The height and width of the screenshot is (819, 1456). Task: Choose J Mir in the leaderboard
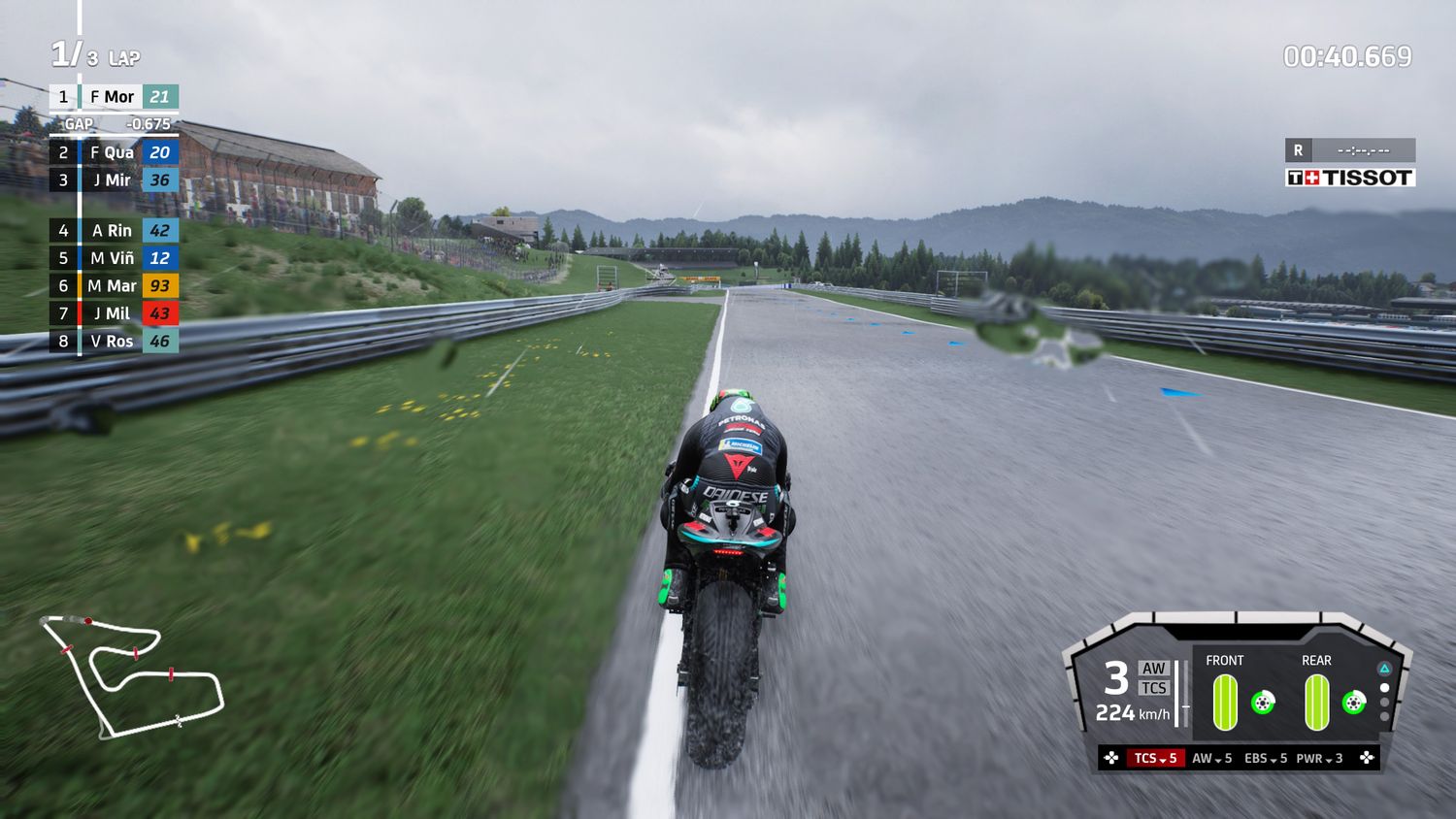[114, 180]
